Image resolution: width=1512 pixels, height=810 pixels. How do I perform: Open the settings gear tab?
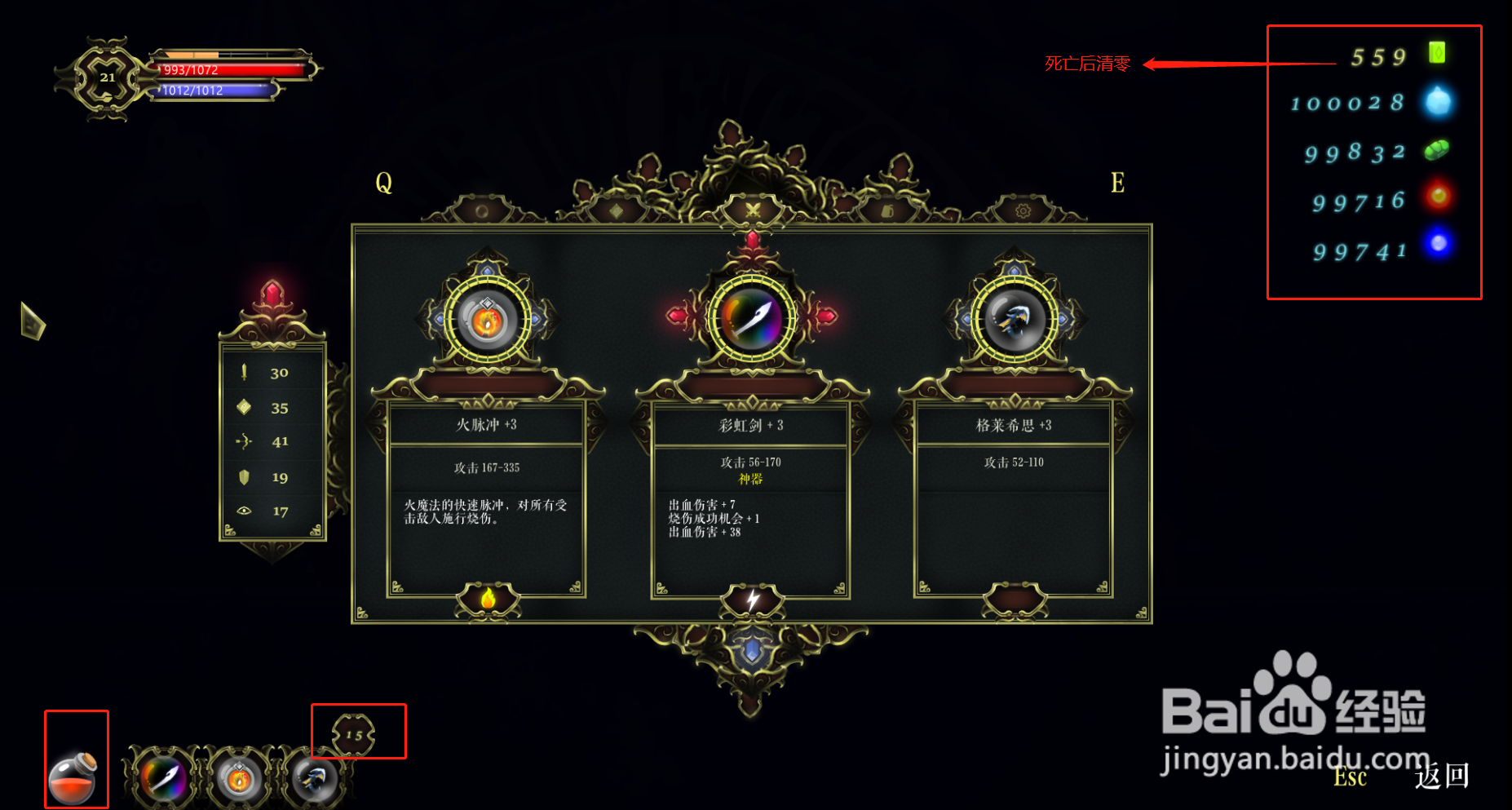1023,210
